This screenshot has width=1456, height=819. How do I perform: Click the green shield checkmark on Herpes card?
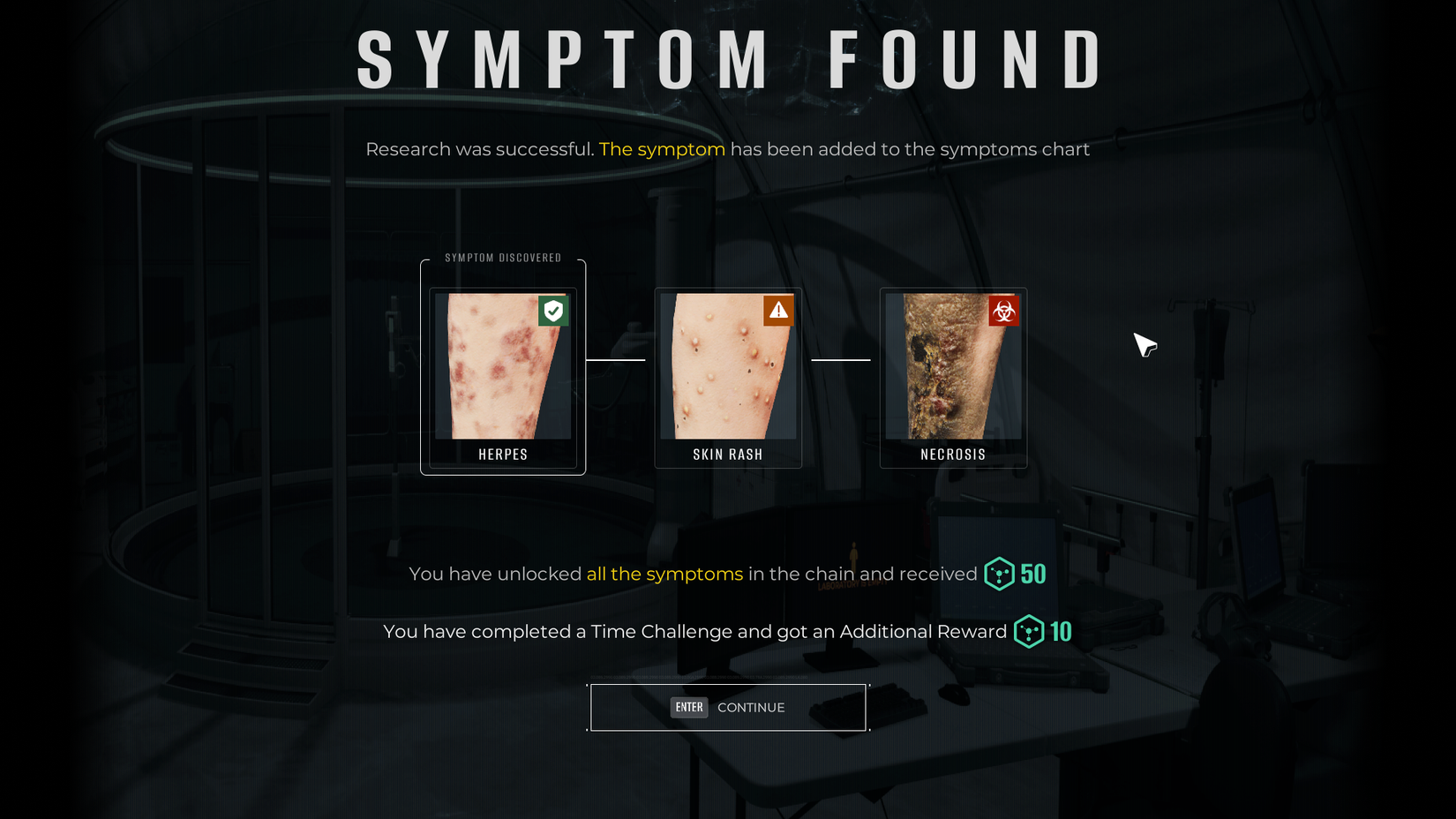click(x=553, y=311)
